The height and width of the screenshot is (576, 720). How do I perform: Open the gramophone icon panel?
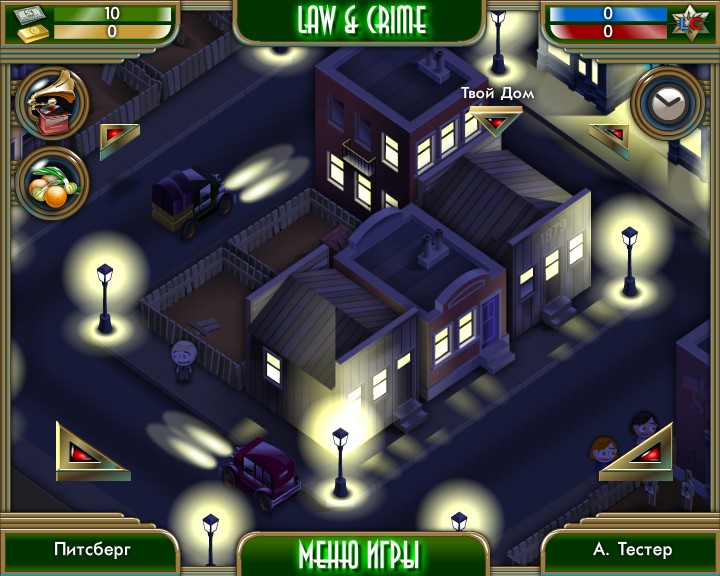51,101
